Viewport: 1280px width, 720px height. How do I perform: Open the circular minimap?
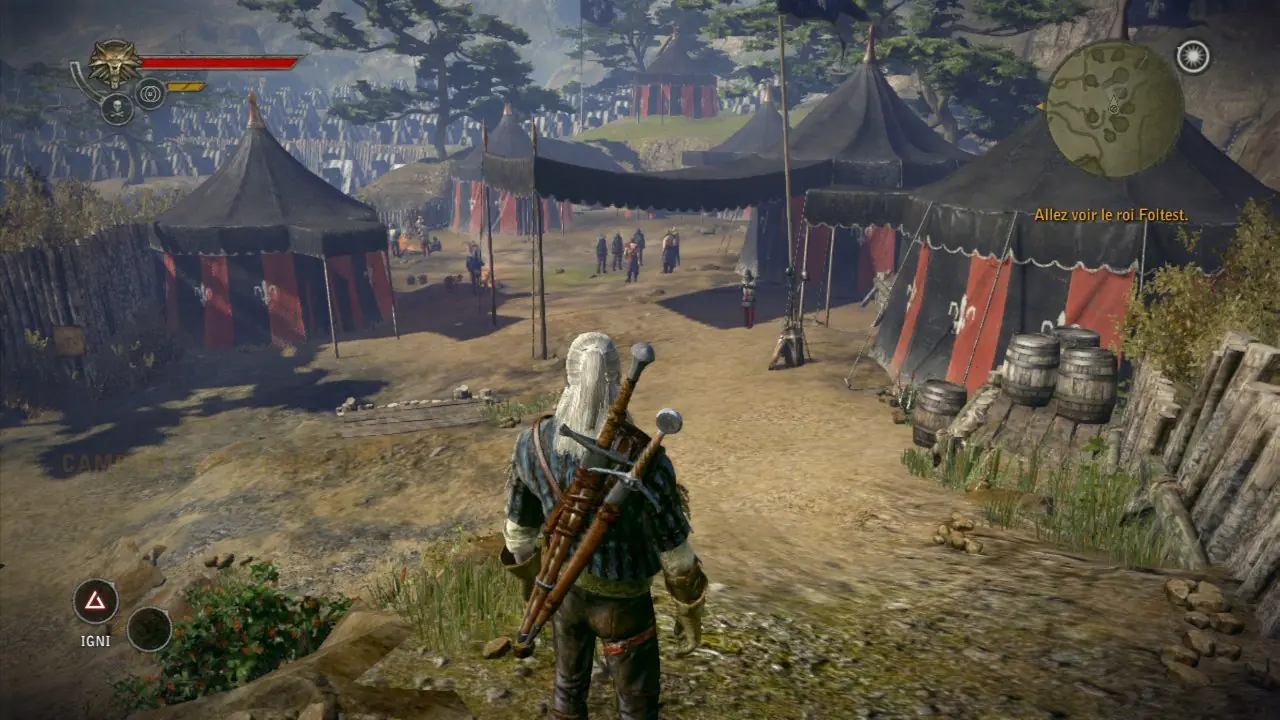tap(1115, 109)
